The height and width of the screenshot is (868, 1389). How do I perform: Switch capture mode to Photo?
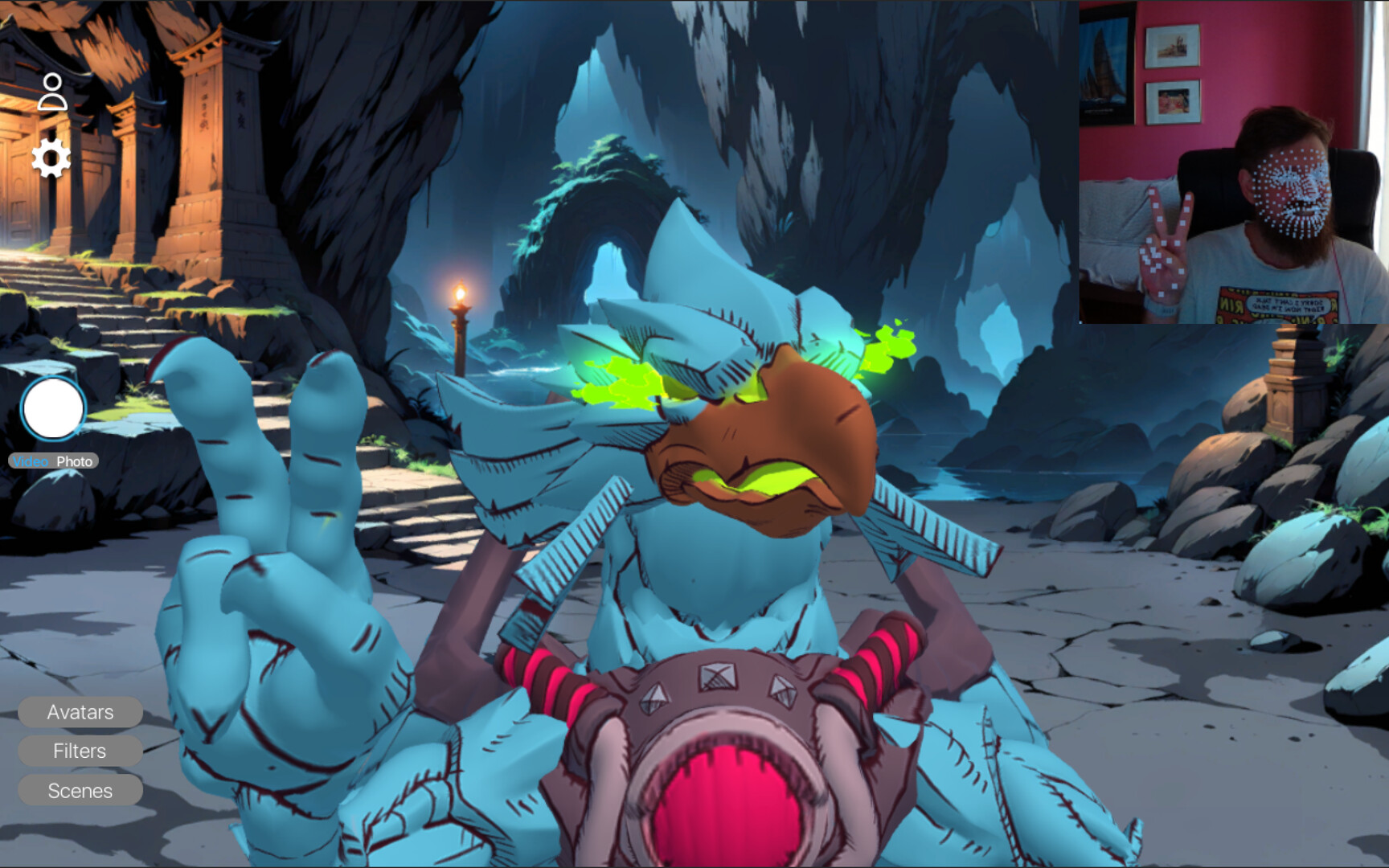[x=75, y=461]
